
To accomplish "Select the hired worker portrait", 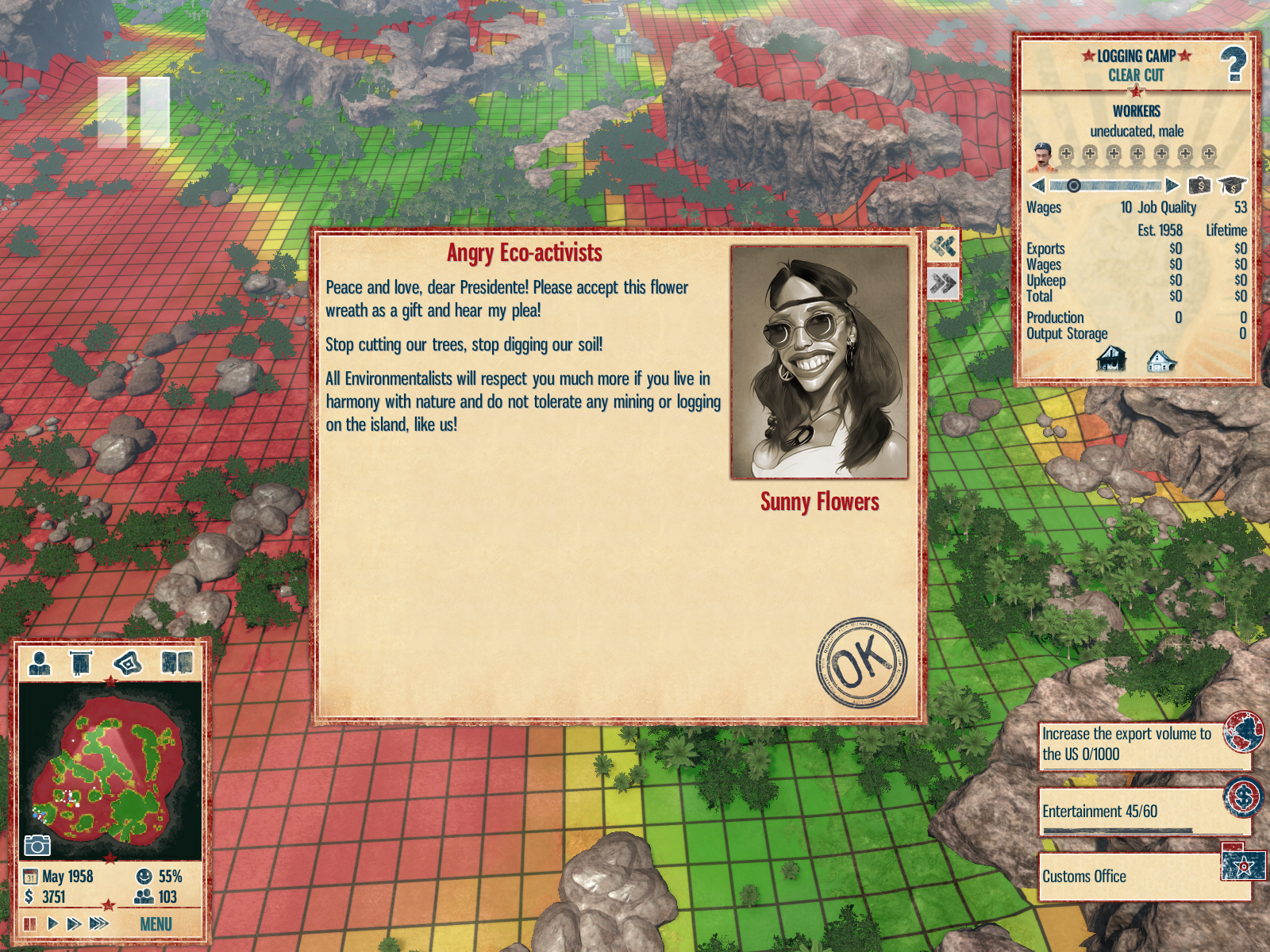I will 1042,156.
